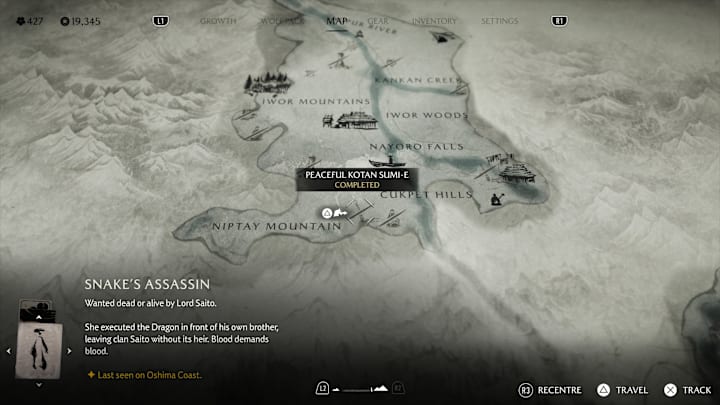Switch to the Growth tab

[218, 21]
